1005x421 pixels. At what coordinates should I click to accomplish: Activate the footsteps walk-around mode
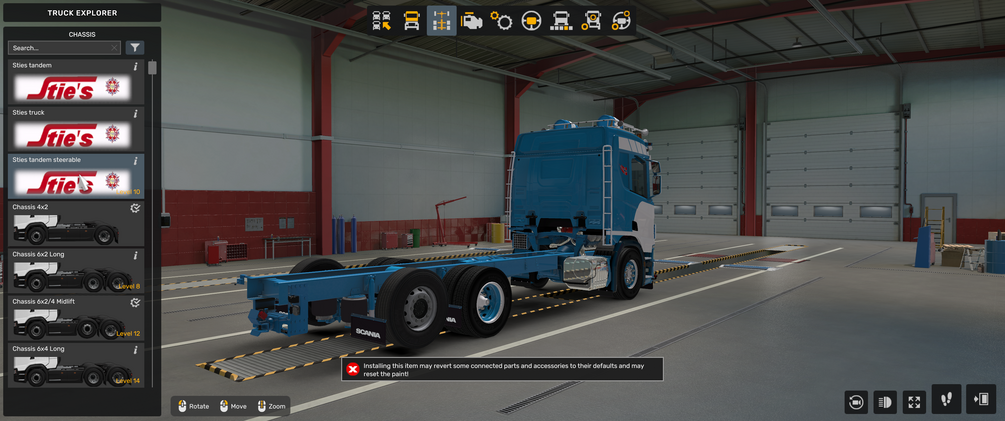coord(946,400)
